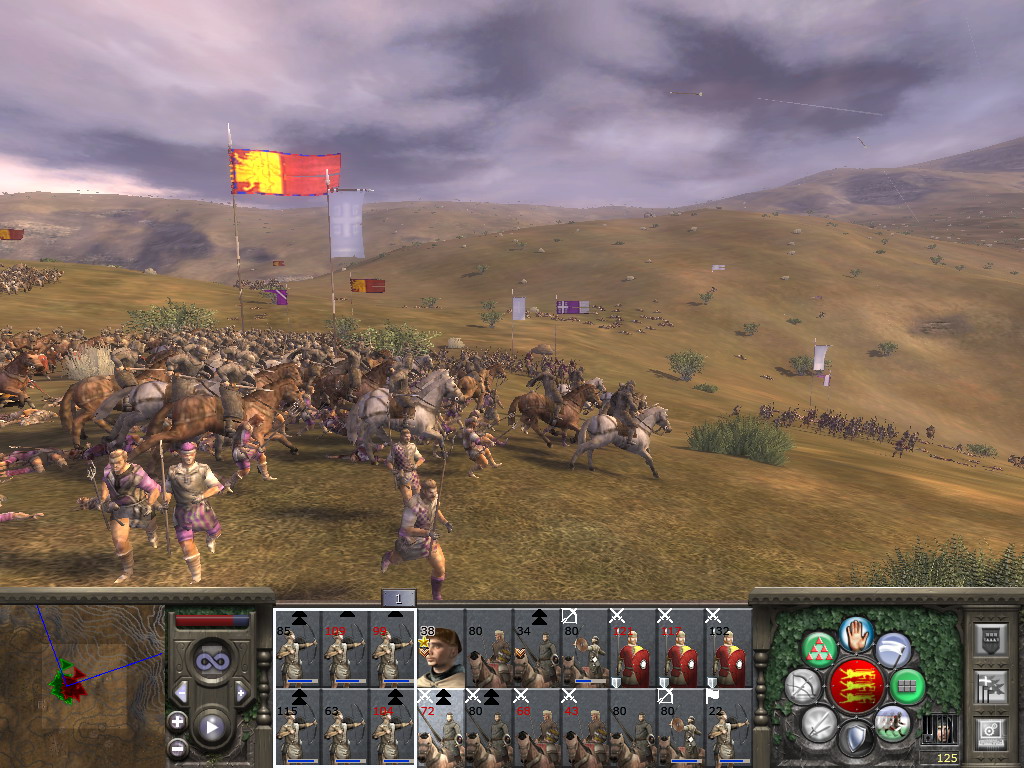Select the general's portrait unit card
Viewport: 1024px width, 768px height.
(440, 656)
